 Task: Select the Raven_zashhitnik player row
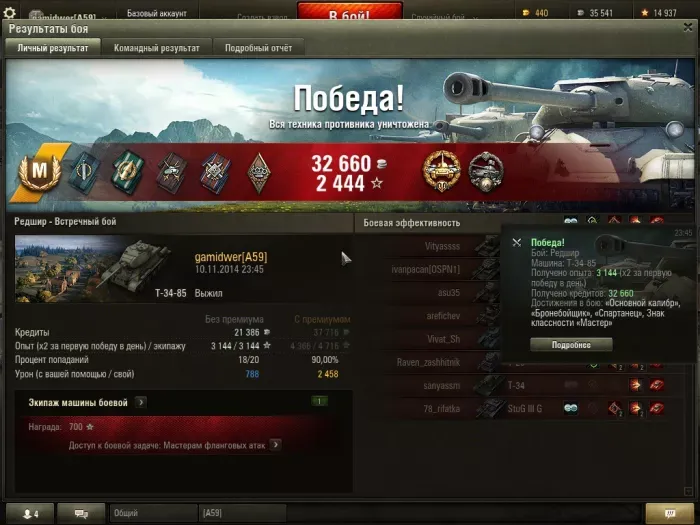pyautogui.click(x=430, y=362)
